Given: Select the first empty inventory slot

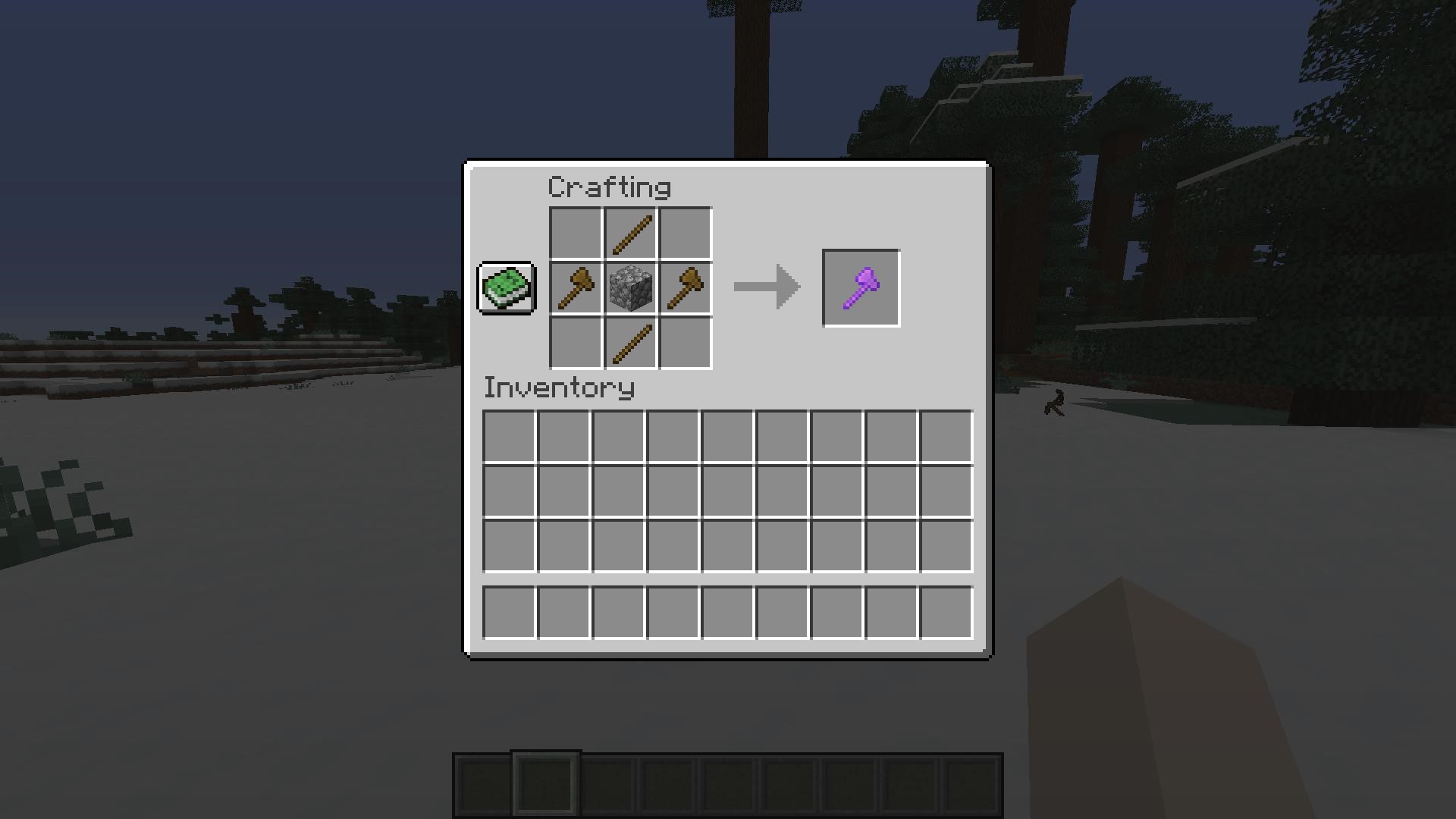Looking at the screenshot, I should tap(510, 435).
